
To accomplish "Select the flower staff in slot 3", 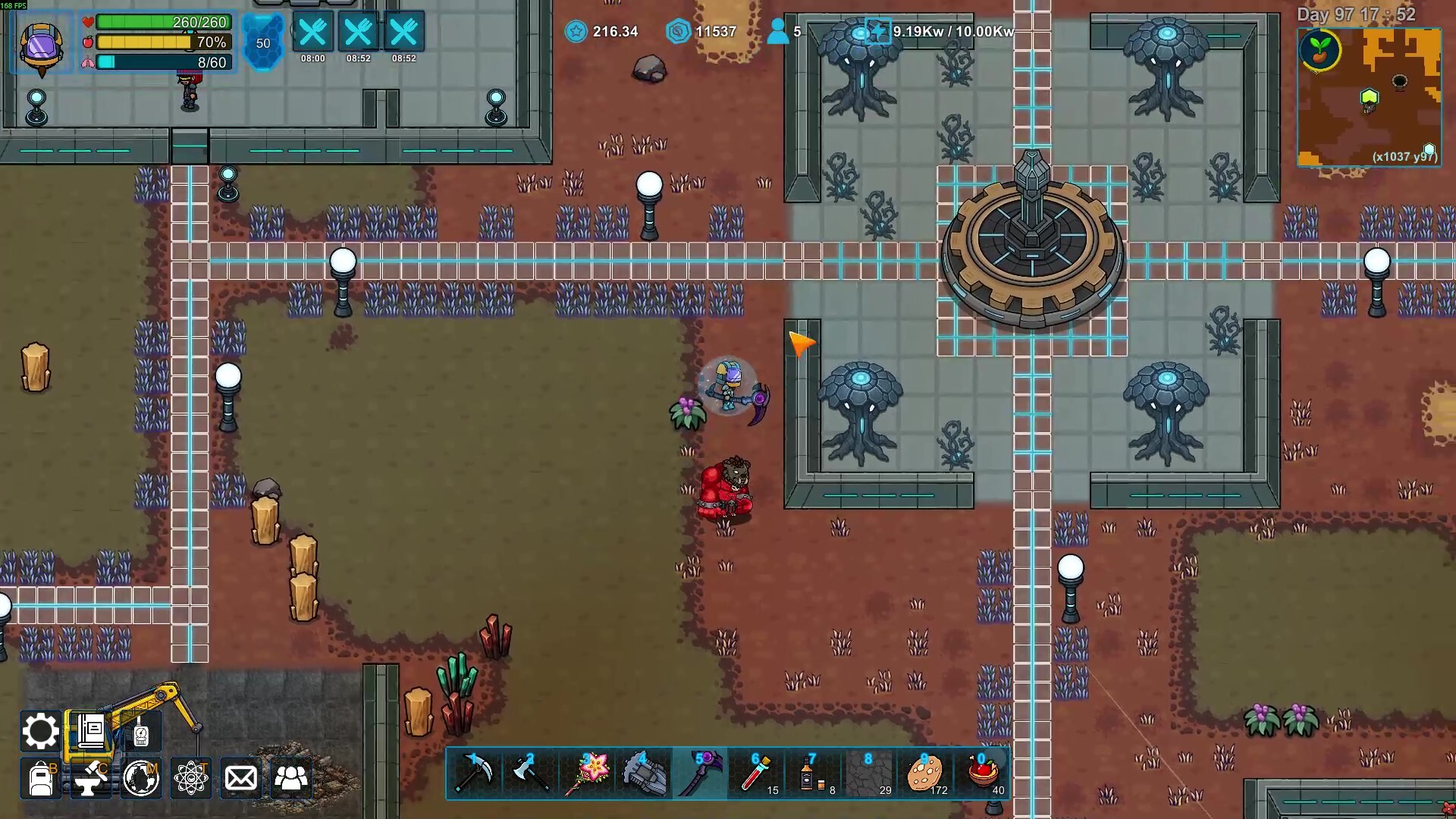I will tap(588, 773).
